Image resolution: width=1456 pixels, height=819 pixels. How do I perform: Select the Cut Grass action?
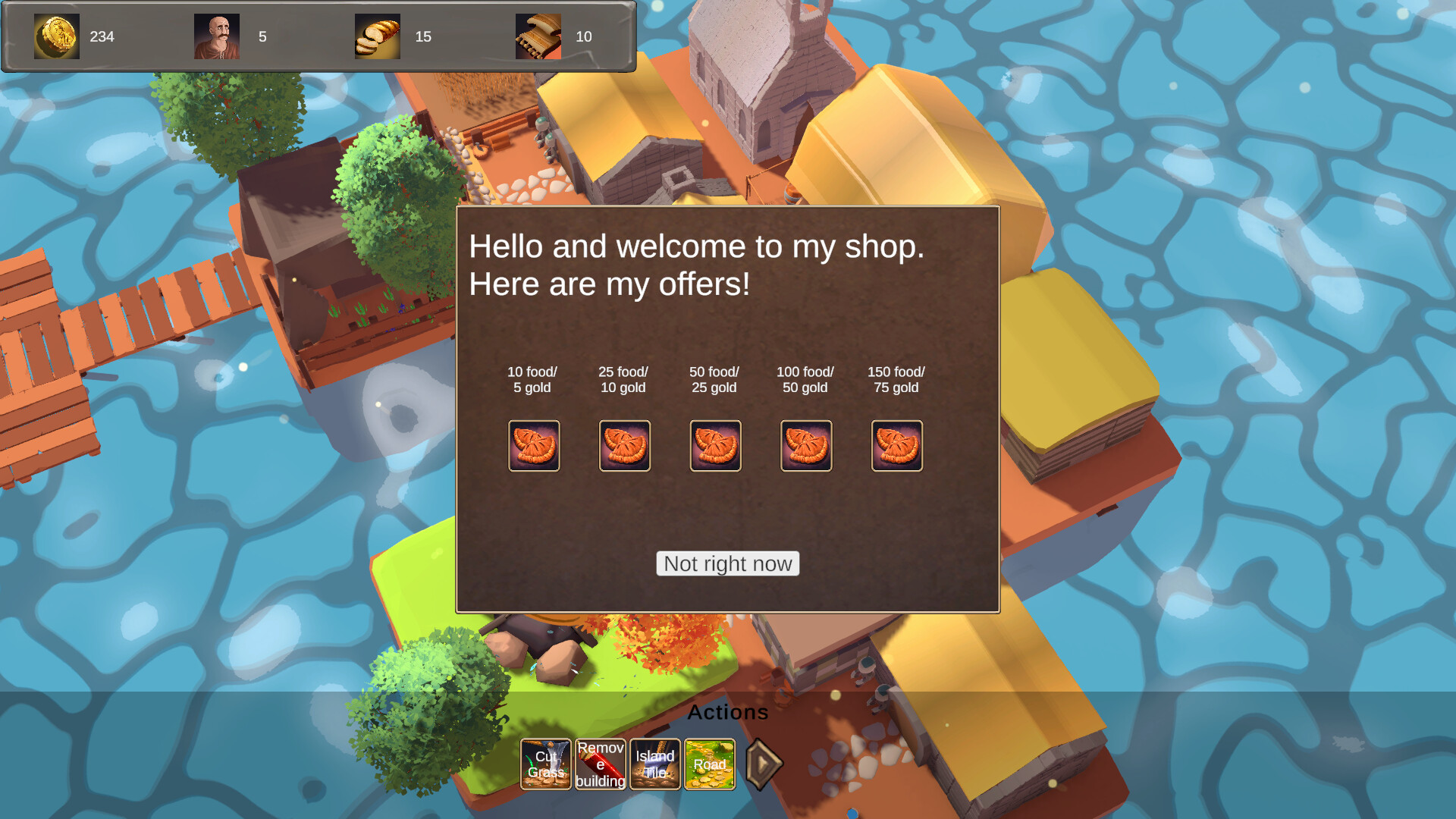(x=545, y=764)
